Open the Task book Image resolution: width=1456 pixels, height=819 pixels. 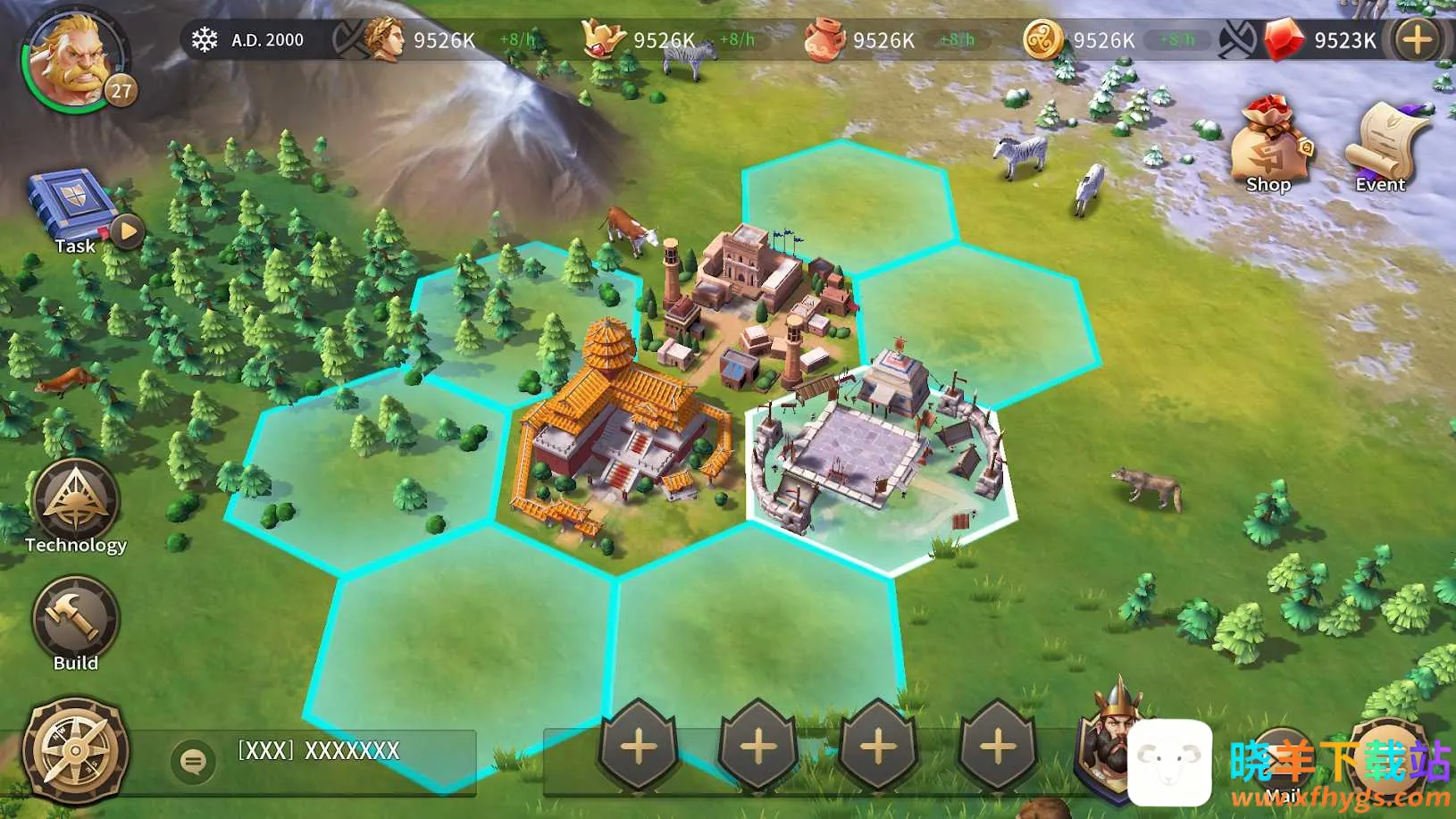point(70,207)
